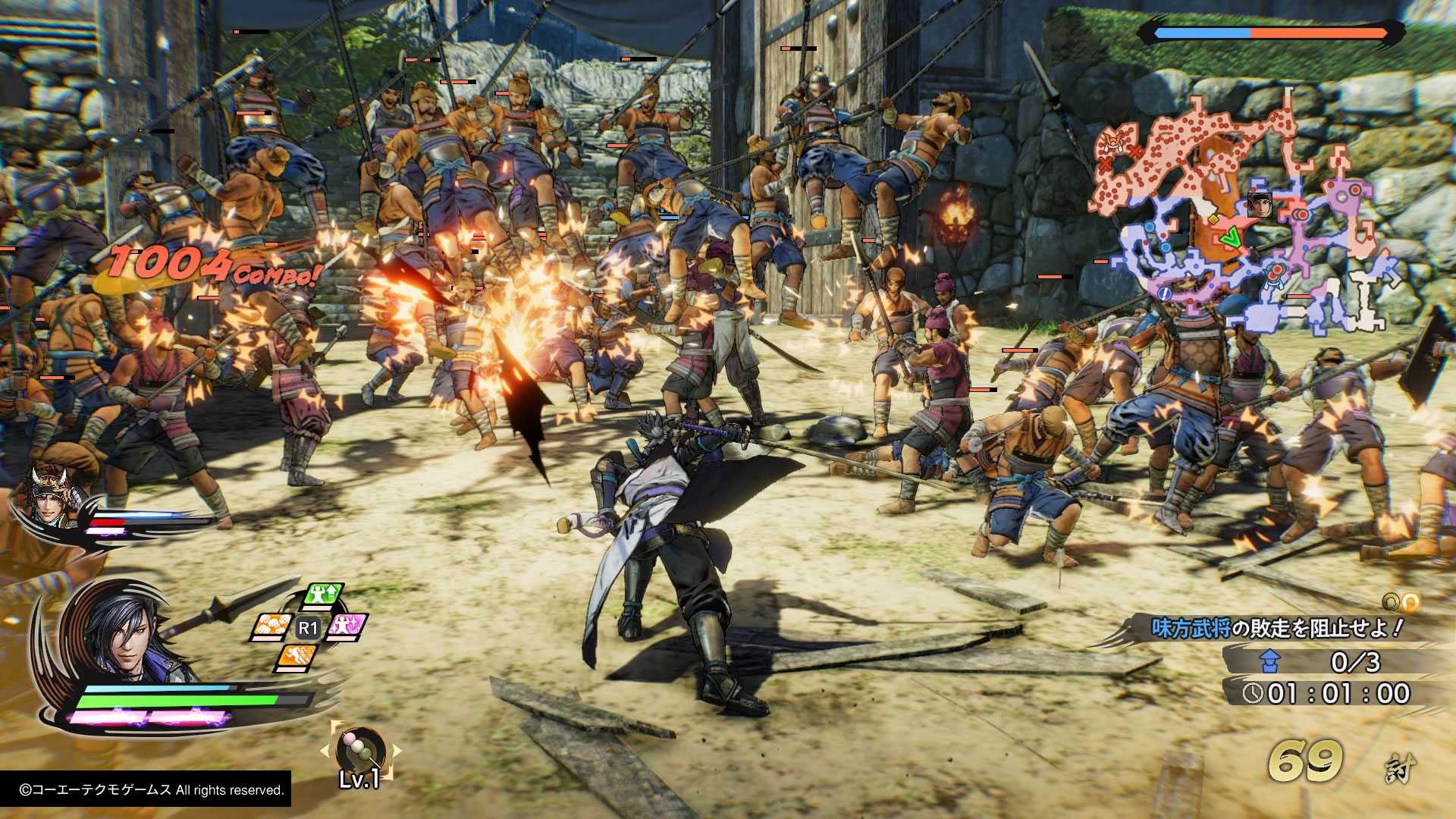Screen dimensions: 1456x819
Task: Click the yellow diamond marker on minimap
Action: click(x=1213, y=219)
